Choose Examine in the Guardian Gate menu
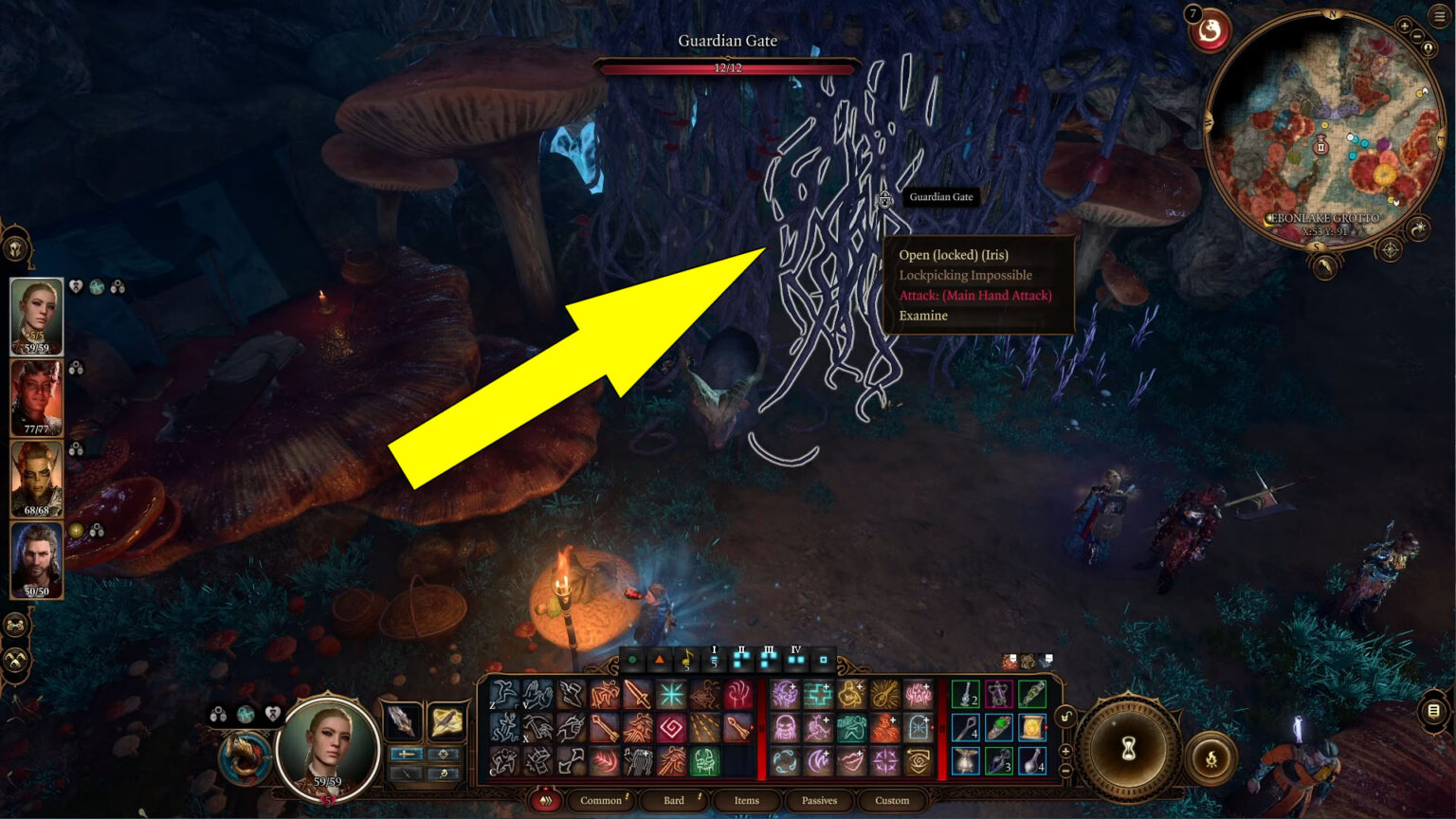Screen dimensions: 1456x819 [x=924, y=315]
